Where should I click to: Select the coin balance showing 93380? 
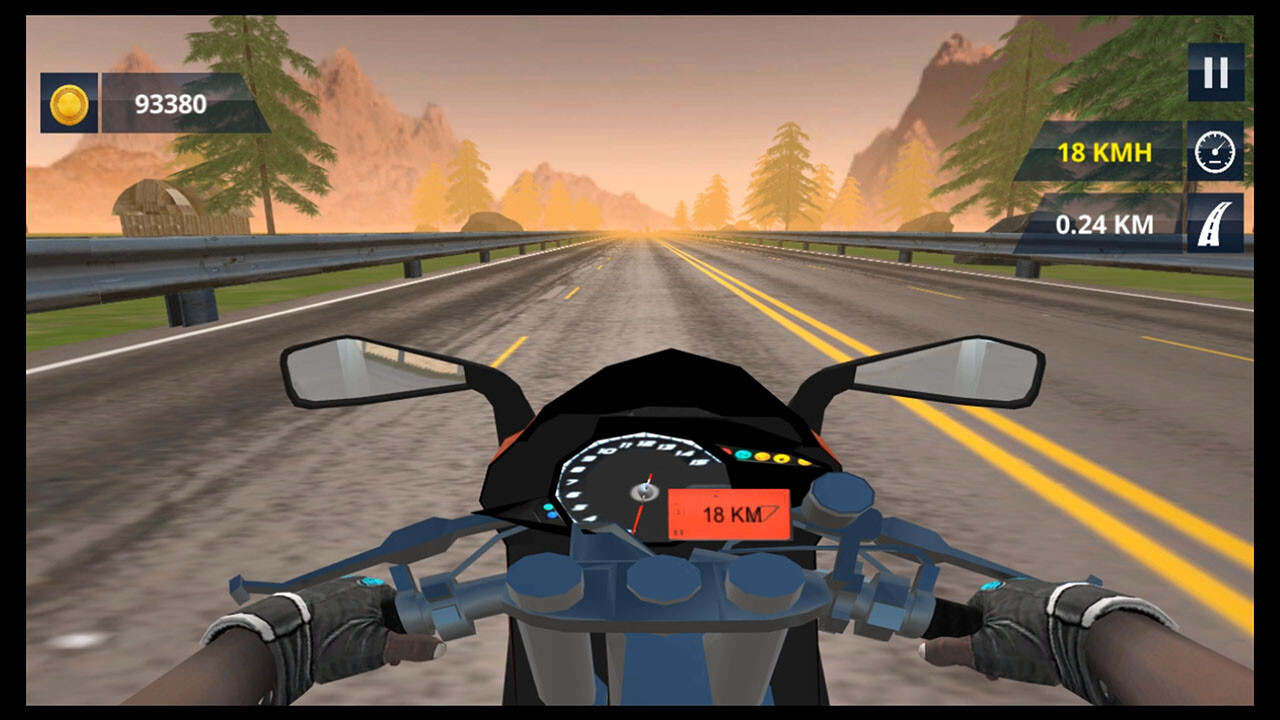tap(168, 102)
